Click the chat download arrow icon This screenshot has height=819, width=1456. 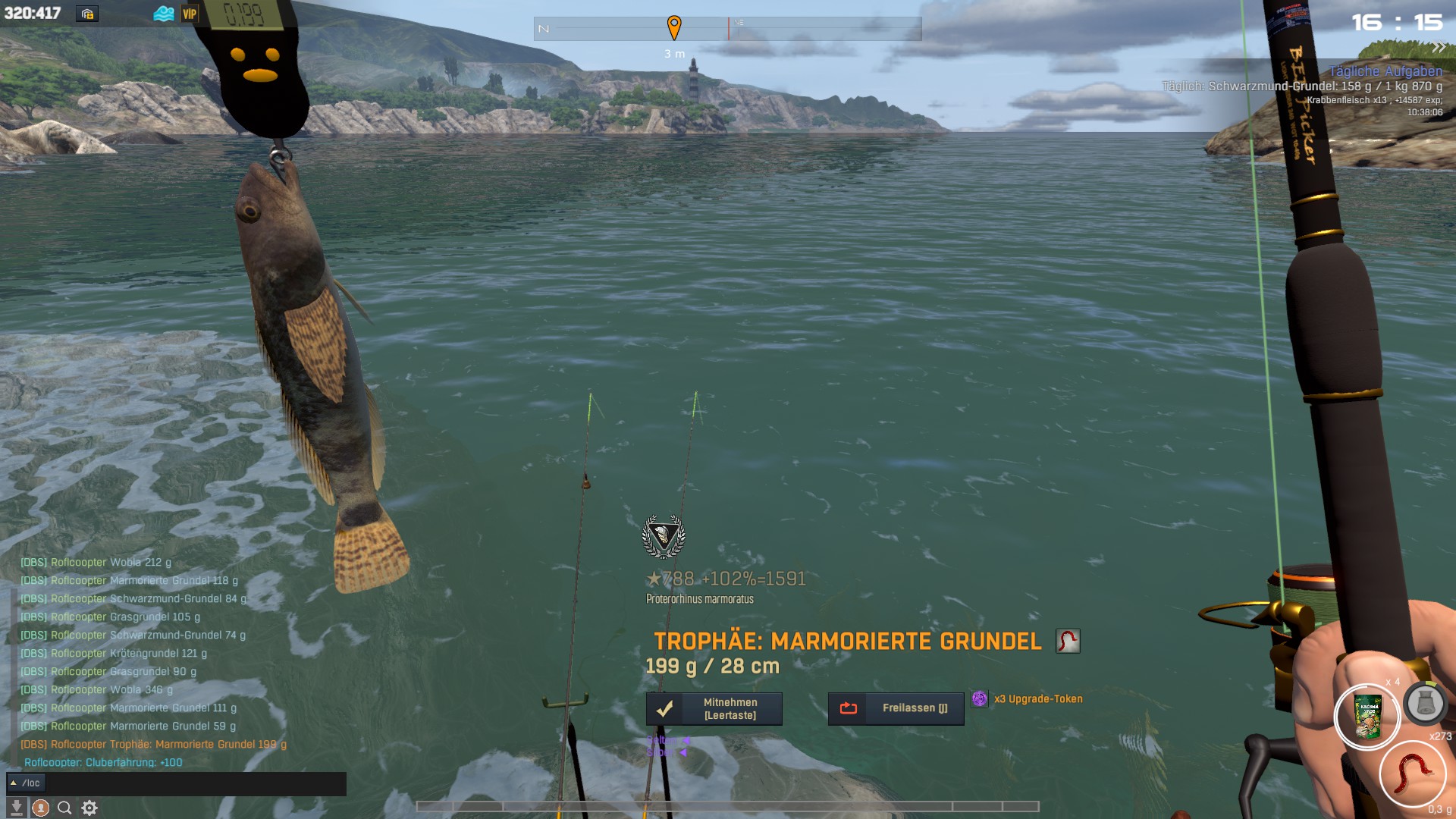click(x=16, y=808)
